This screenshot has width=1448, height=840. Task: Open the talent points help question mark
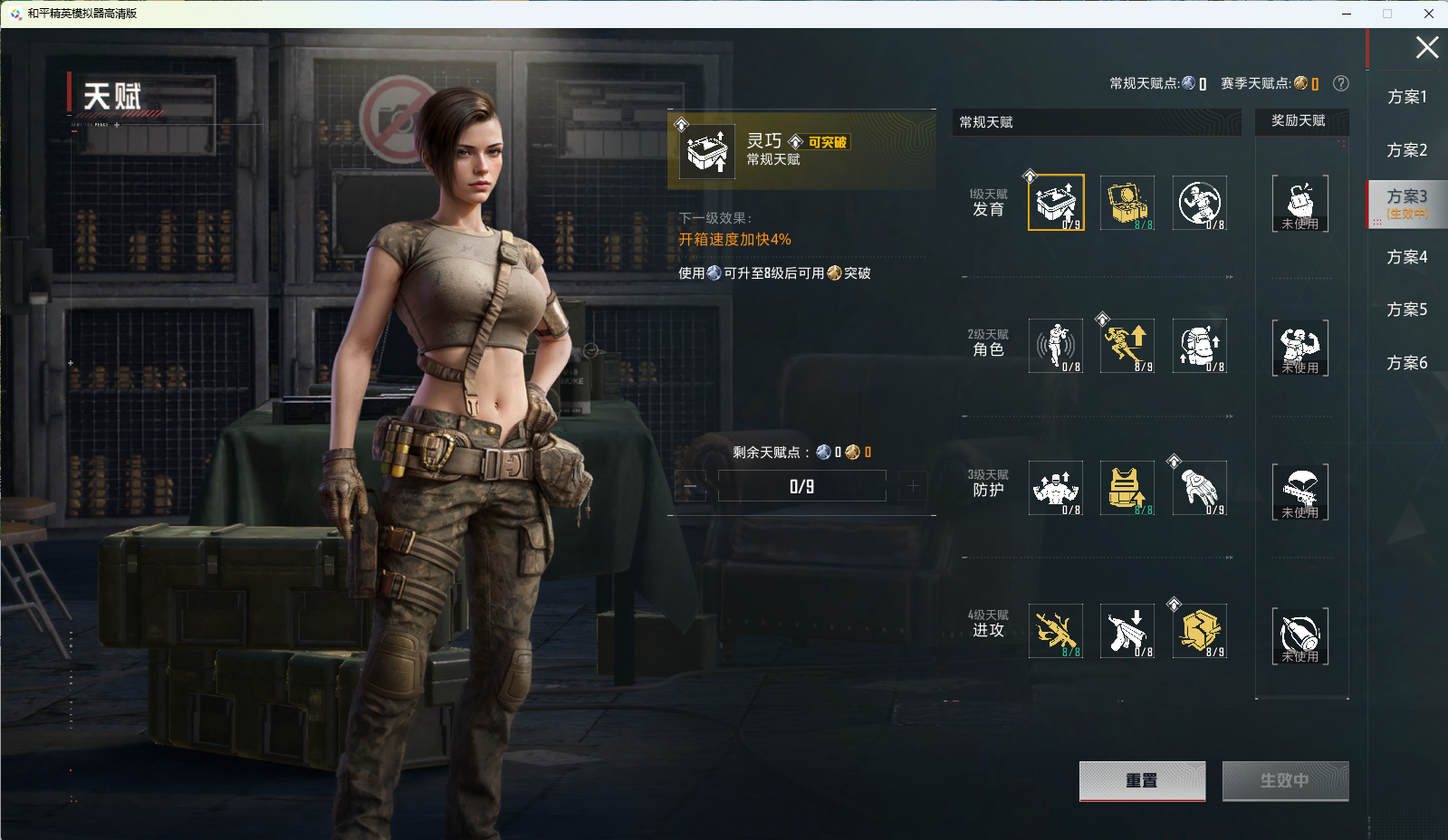1341,83
